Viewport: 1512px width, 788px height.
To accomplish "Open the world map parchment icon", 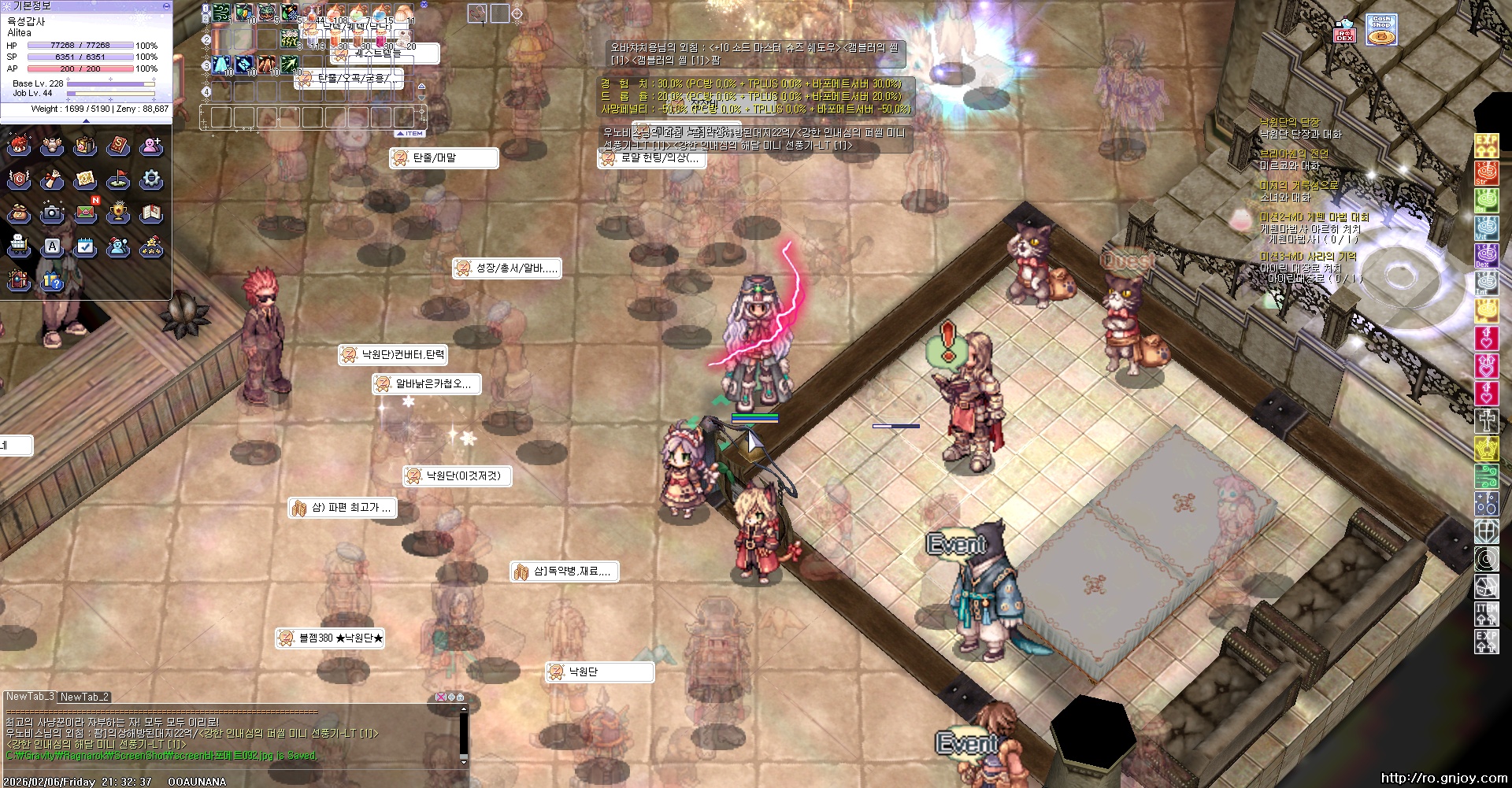I will point(85,179).
